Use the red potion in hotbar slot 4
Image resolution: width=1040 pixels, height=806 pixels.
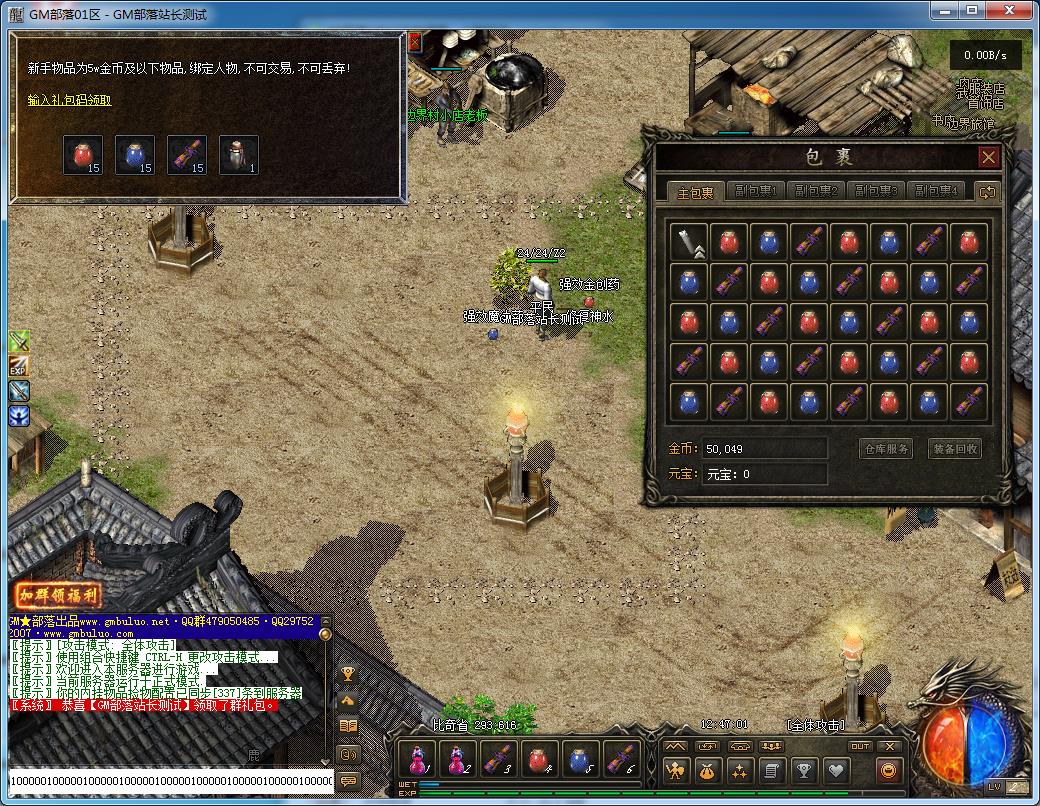pyautogui.click(x=540, y=760)
